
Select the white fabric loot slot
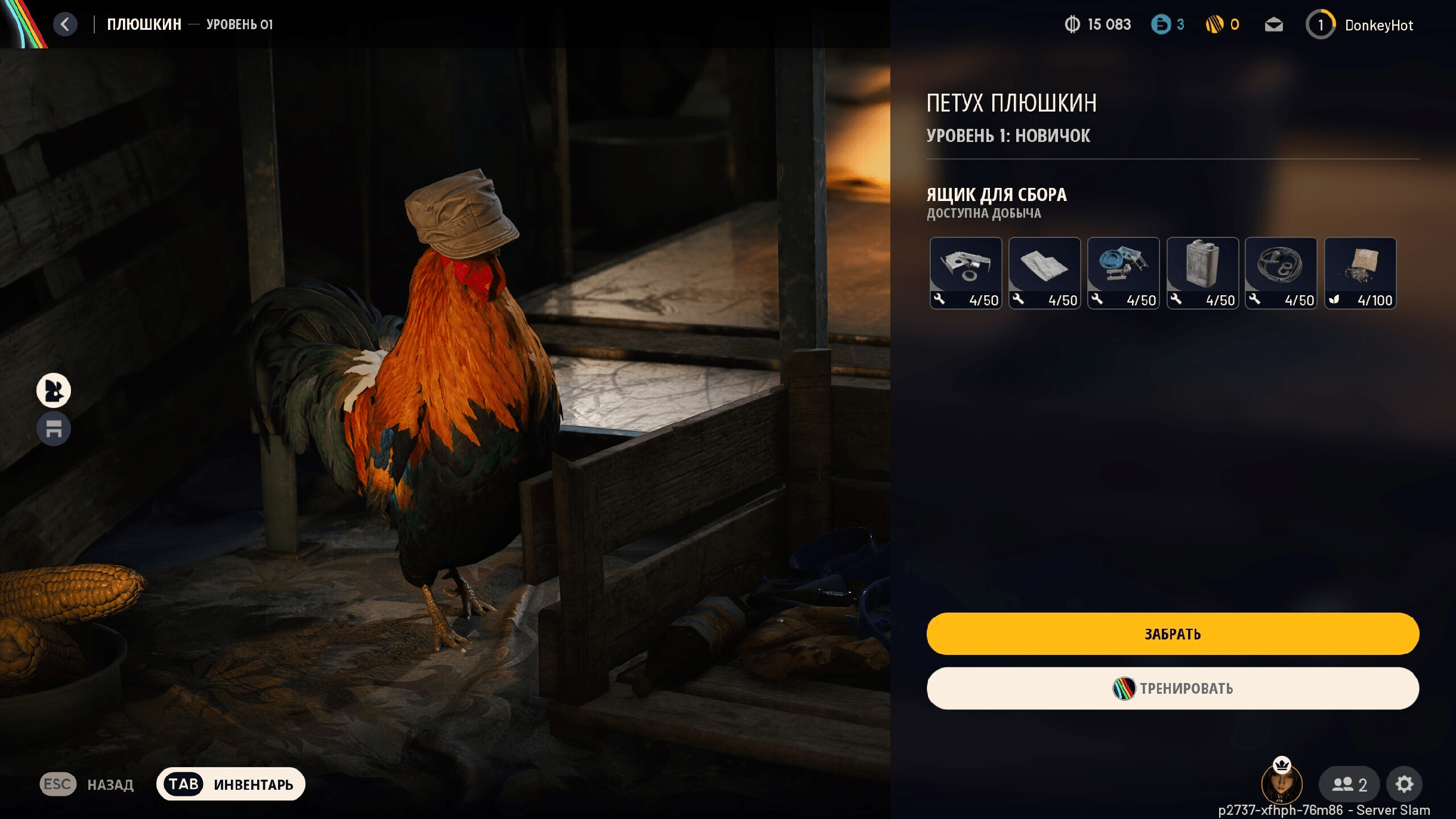(1044, 273)
